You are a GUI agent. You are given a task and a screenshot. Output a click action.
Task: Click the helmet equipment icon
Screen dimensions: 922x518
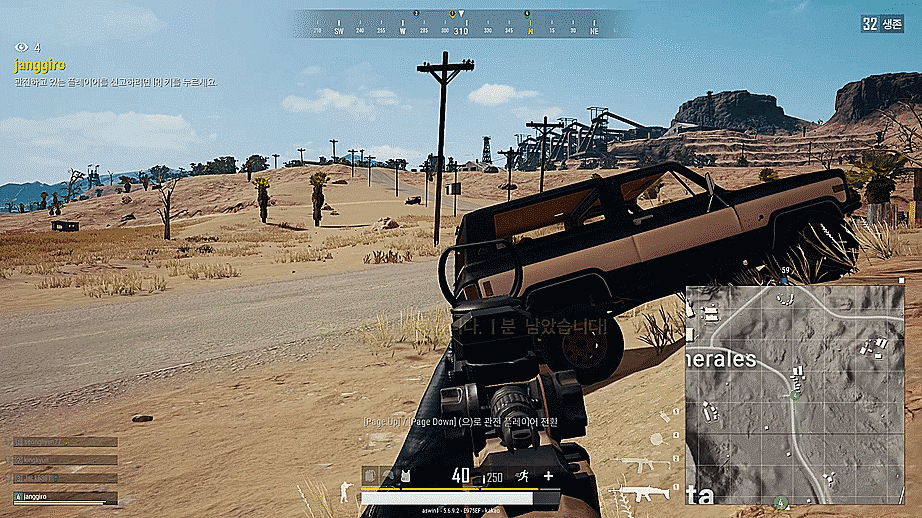click(x=388, y=476)
